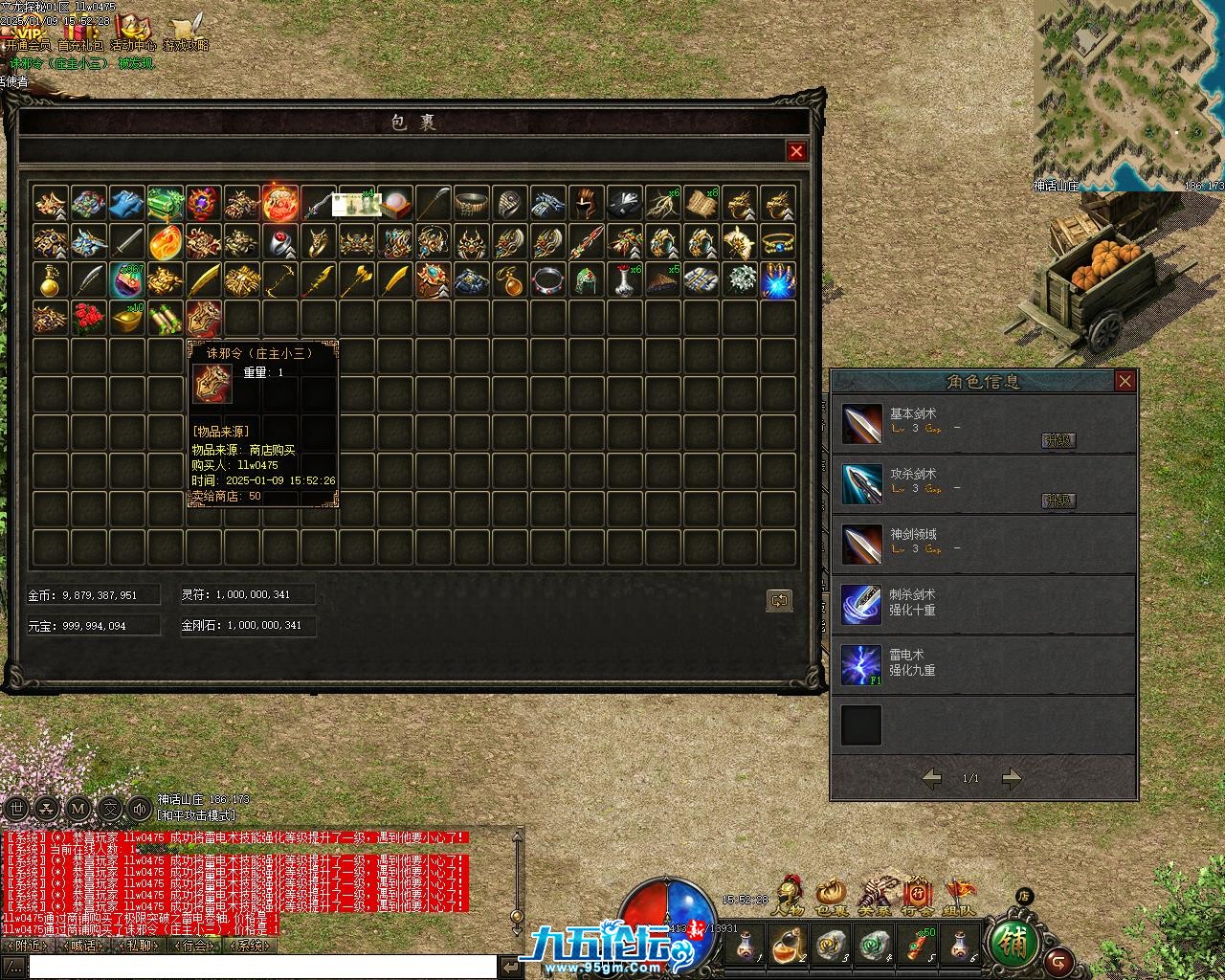The width and height of the screenshot is (1225, 980).
Task: Select the 刺杀剑术 skill entry
Action: click(x=860, y=604)
